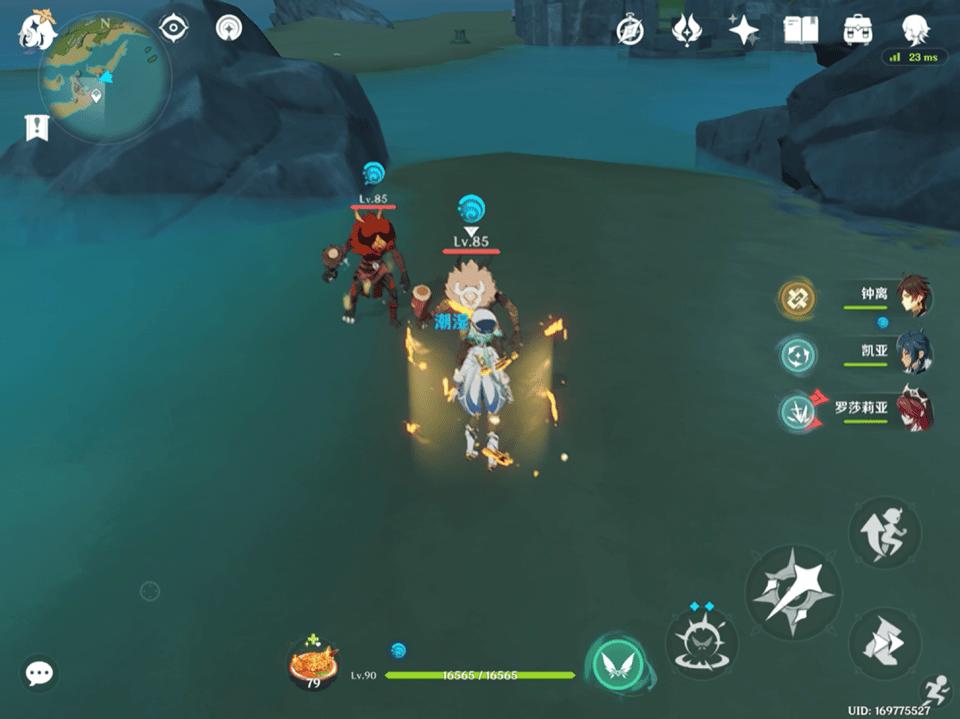Open the quest log bookmark icon
This screenshot has width=960, height=719.
coord(37,127)
